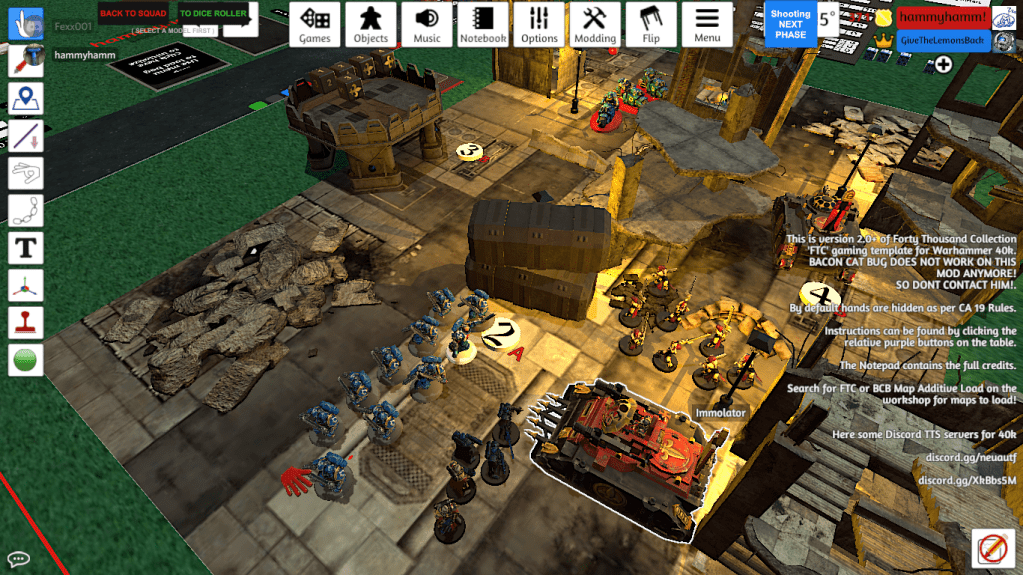The width and height of the screenshot is (1023, 575).
Task: Open the Modding tools
Action: [x=595, y=24]
